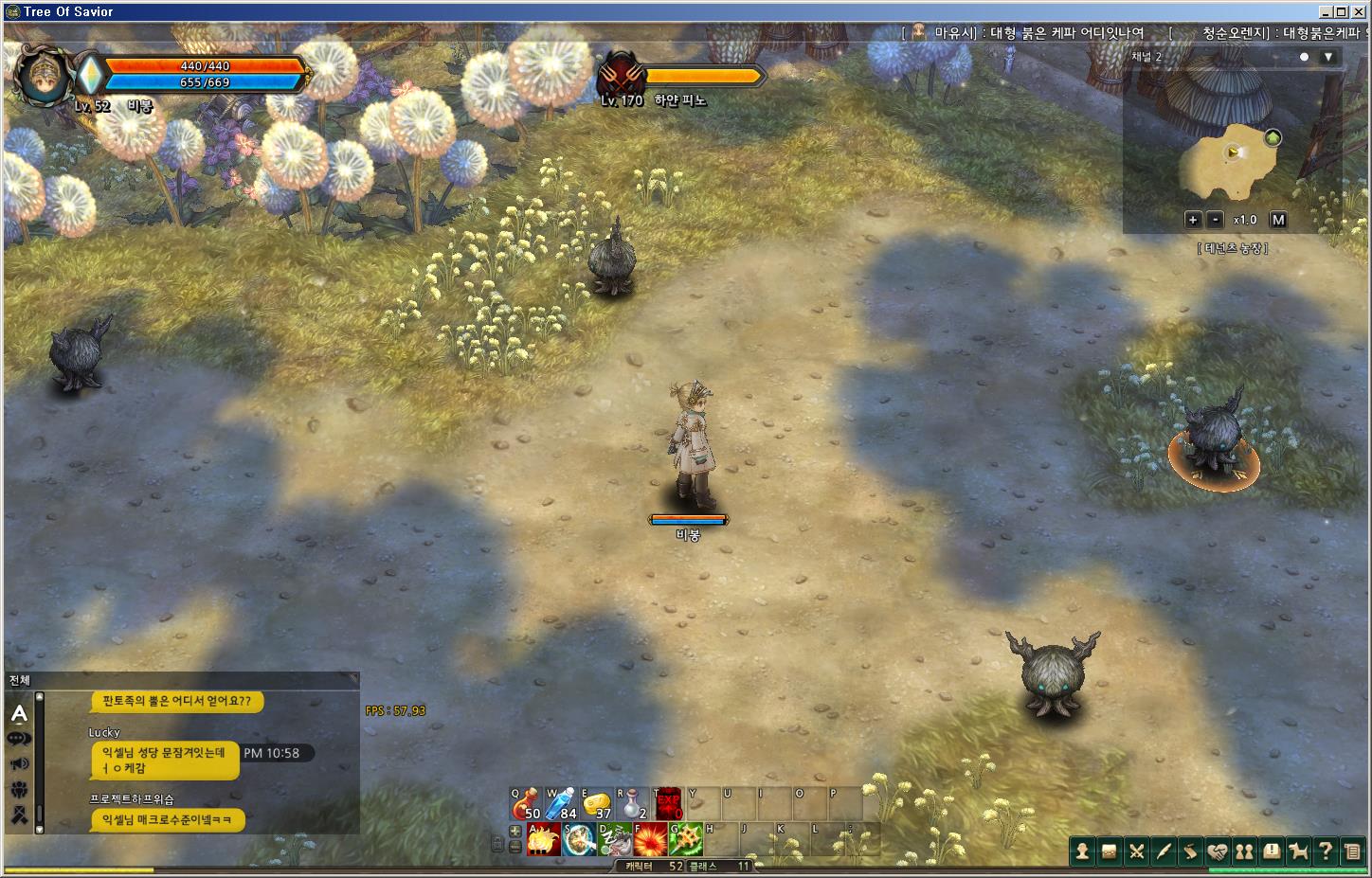Activate the green spiked mace skill
The width and height of the screenshot is (1372, 878).
[x=687, y=839]
